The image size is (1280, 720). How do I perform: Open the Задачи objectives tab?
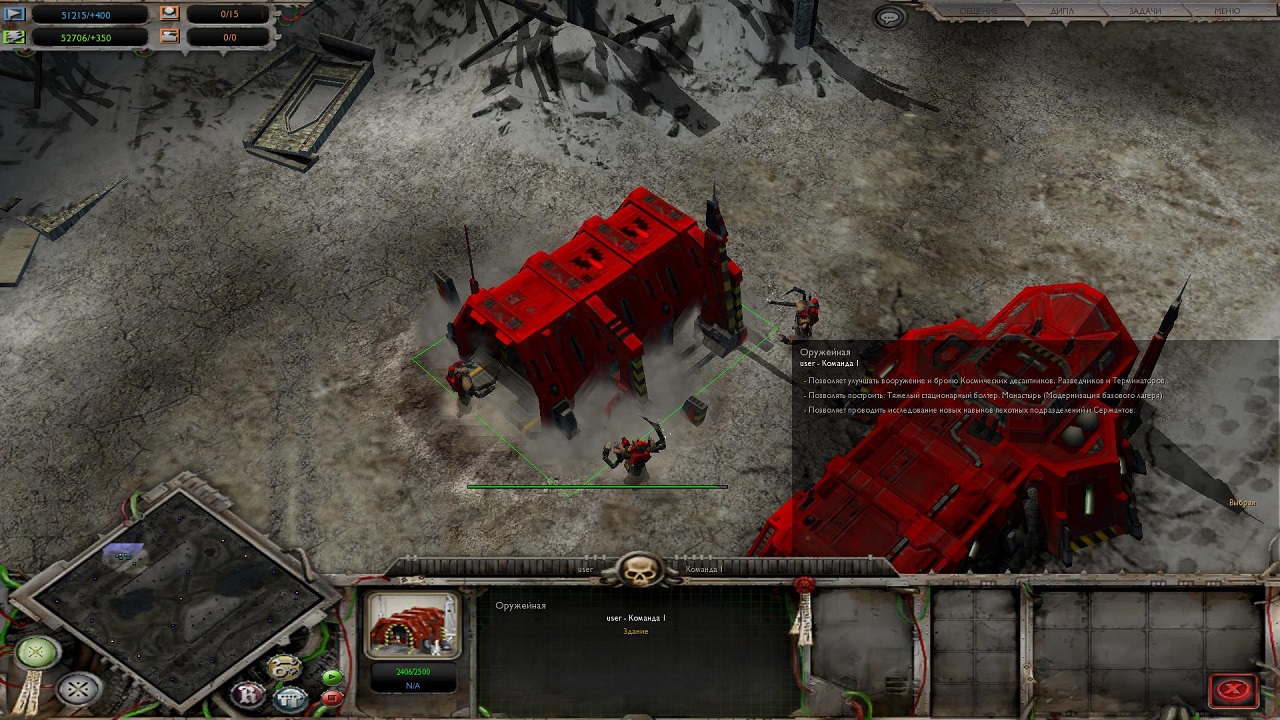(x=1145, y=11)
